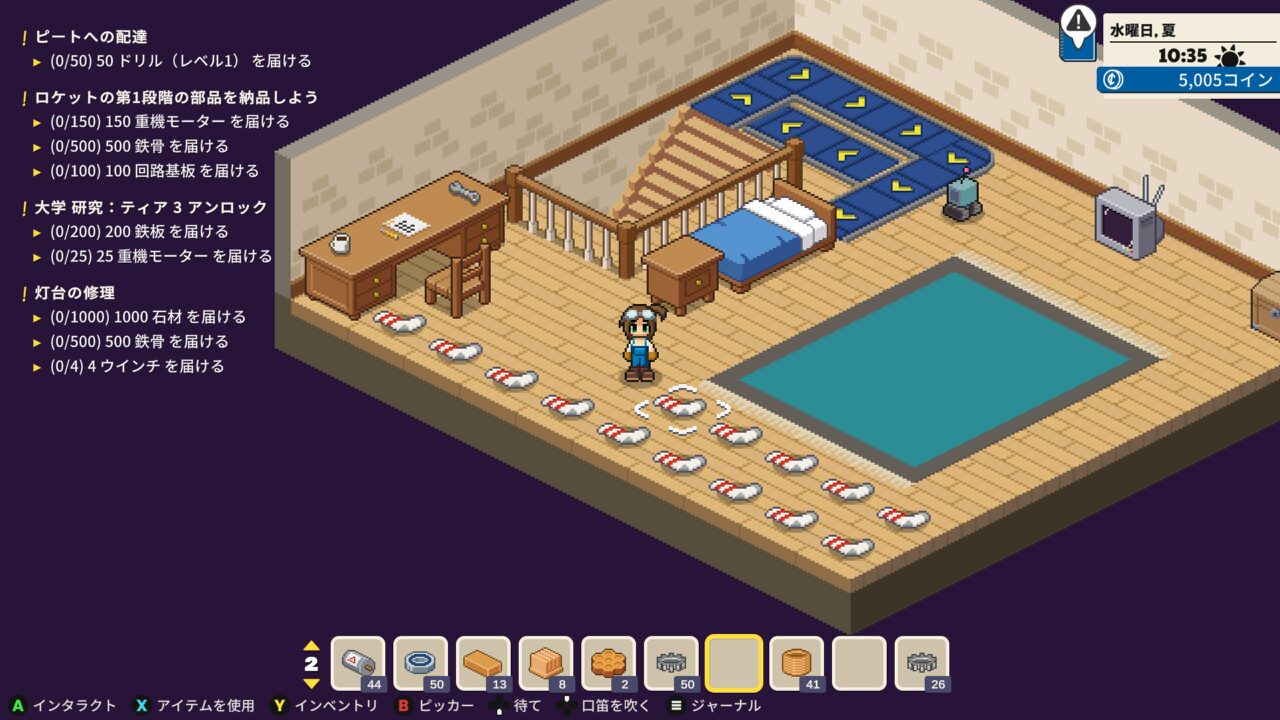Open the ピートへの配達 quest entry
Screen dimensions: 1280x720
[x=91, y=37]
